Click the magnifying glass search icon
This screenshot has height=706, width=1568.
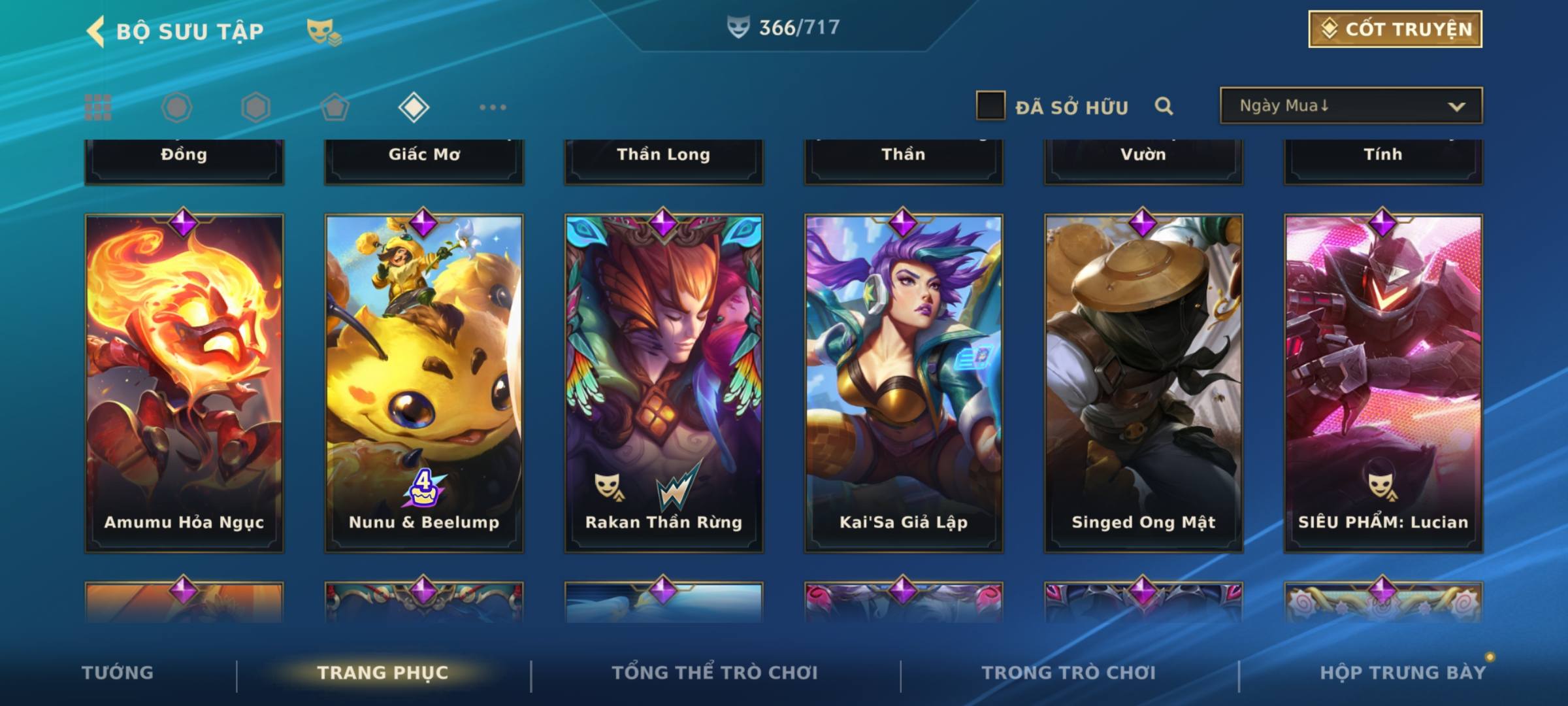click(x=1164, y=106)
